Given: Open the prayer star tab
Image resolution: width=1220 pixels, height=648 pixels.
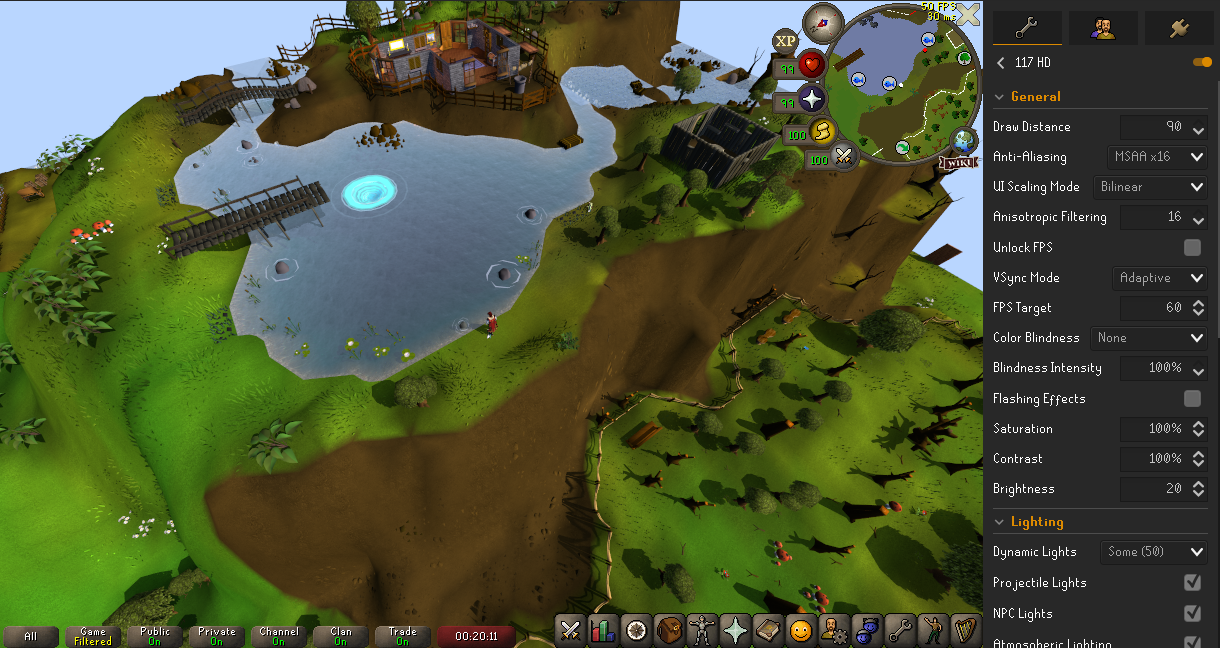Looking at the screenshot, I should point(734,630).
